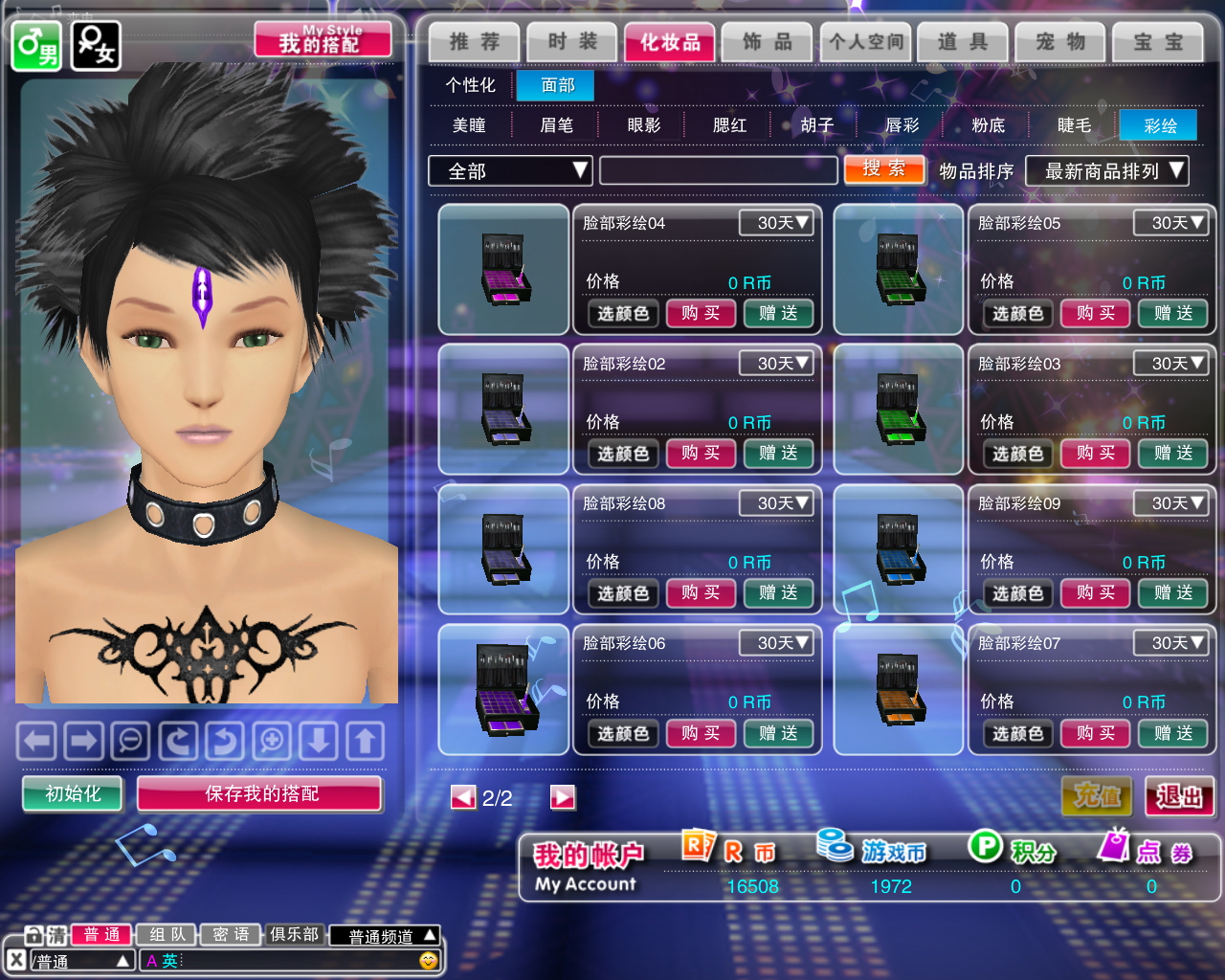
Task: Save outfit with 保存我的搭配
Action: (260, 793)
